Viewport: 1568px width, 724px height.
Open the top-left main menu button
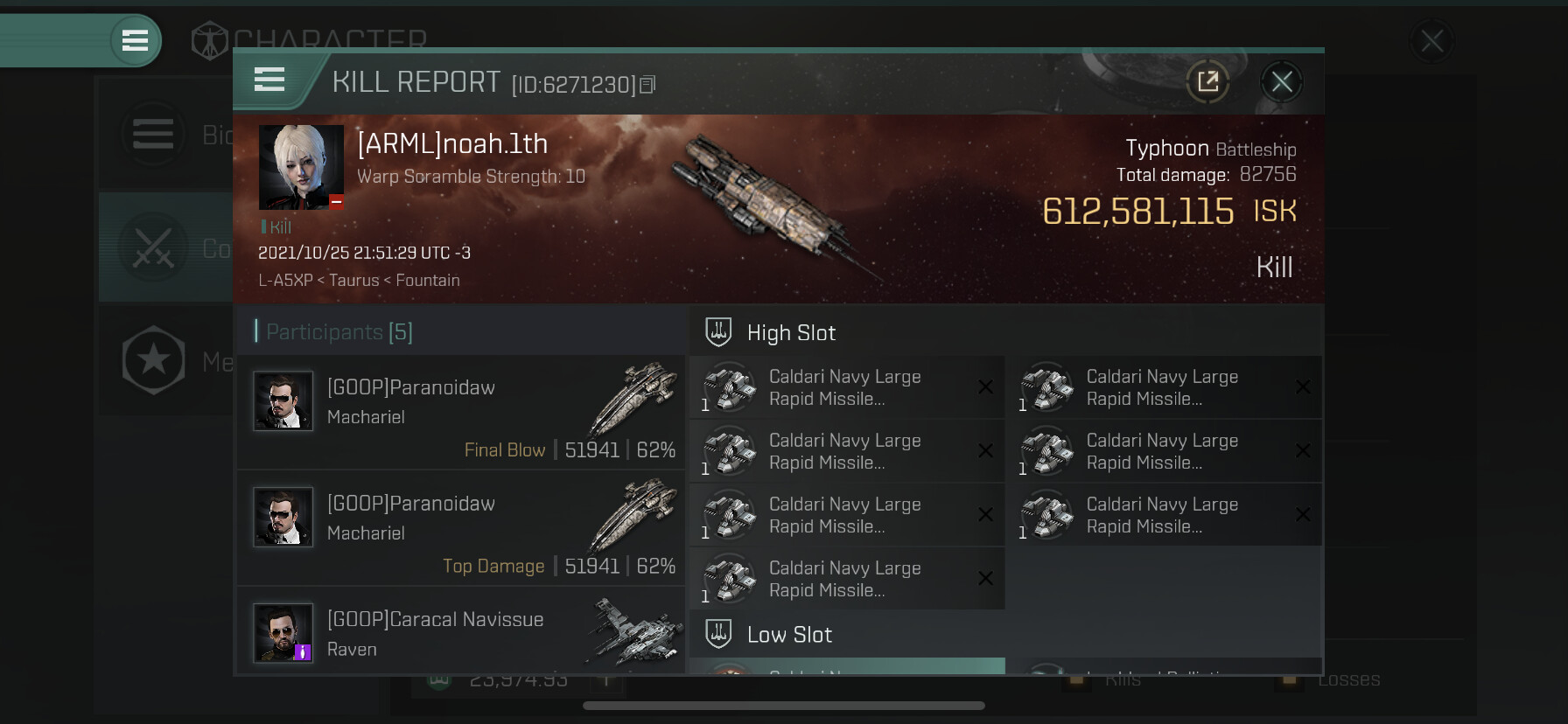point(135,40)
